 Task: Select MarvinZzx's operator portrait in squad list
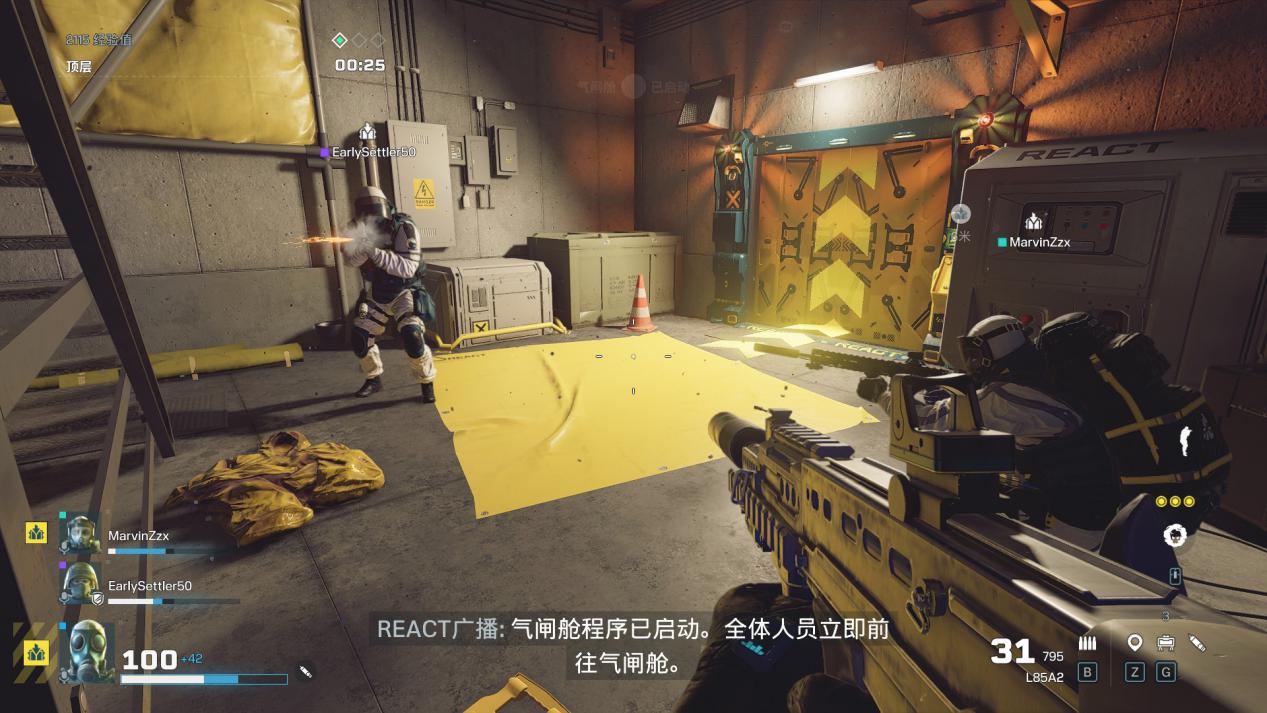[79, 534]
